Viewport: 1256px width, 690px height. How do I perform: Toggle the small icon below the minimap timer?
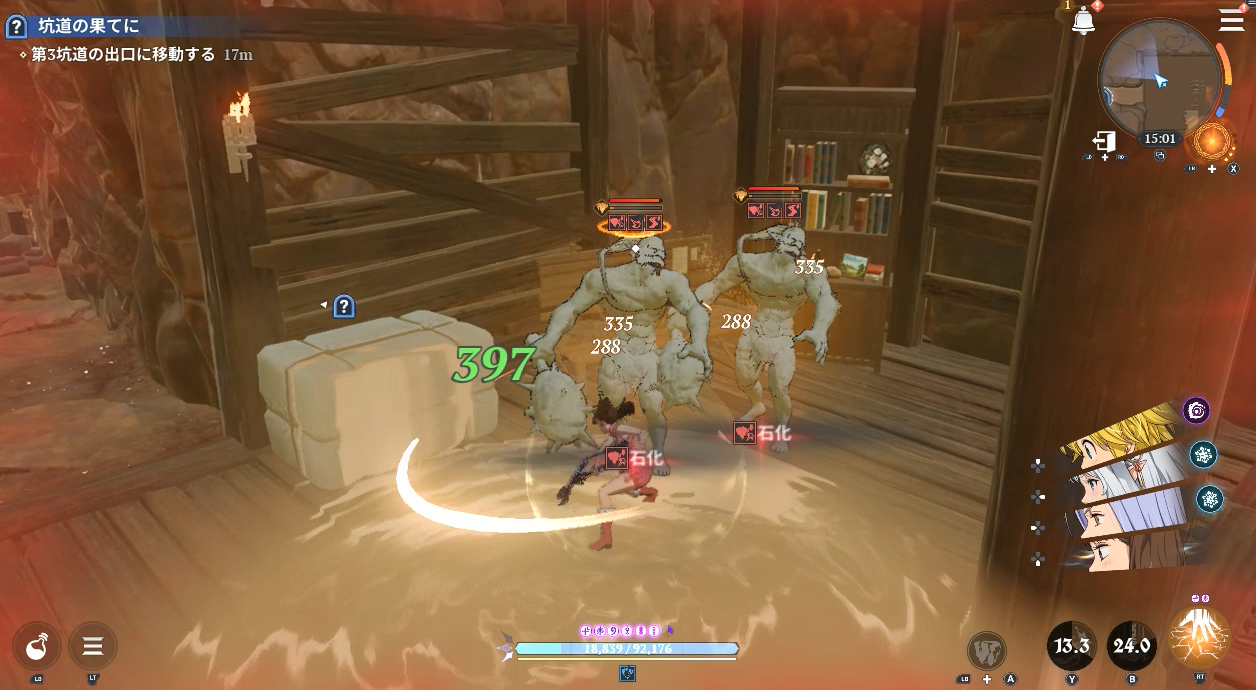[1160, 156]
